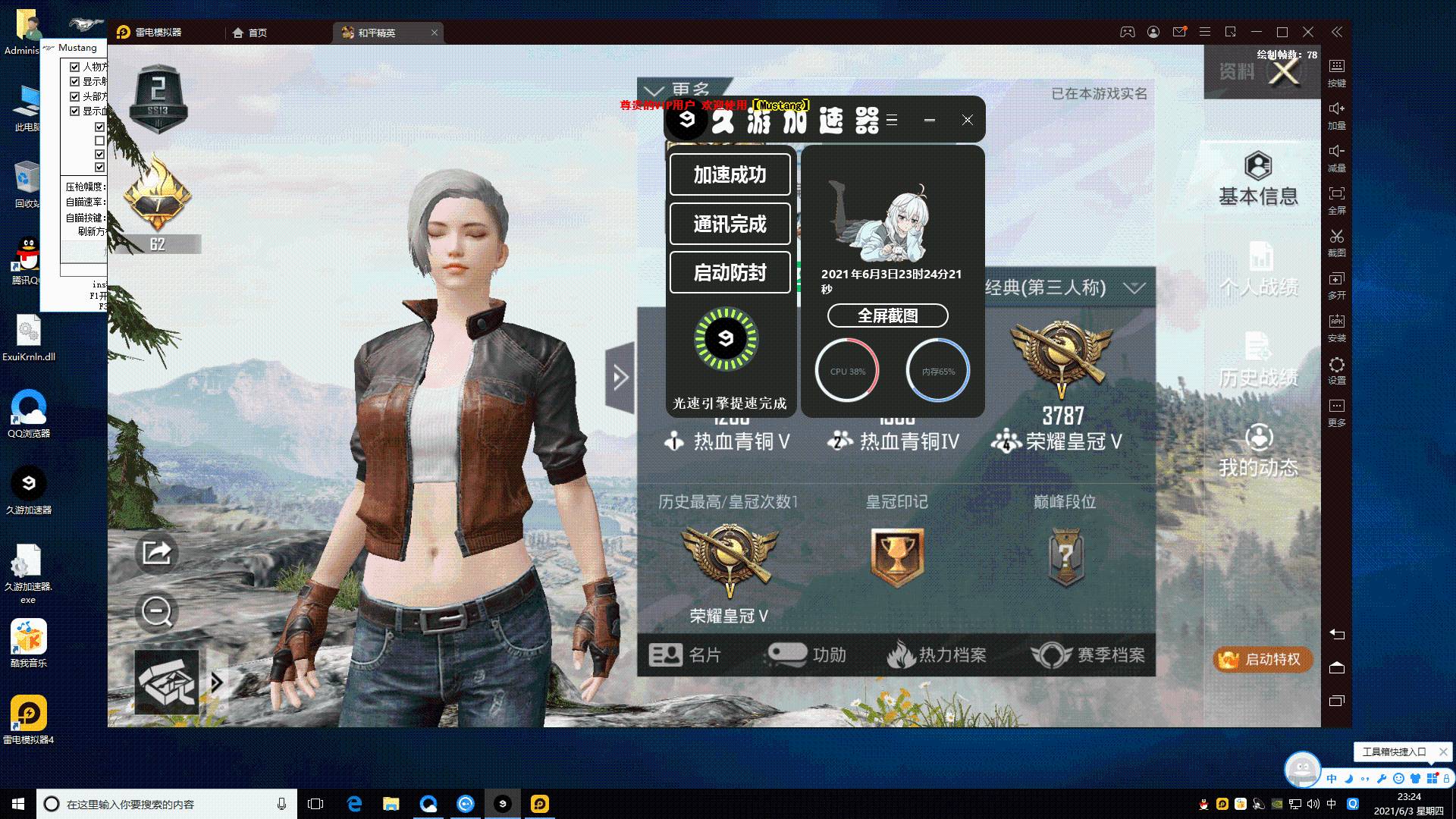Viewport: 1456px width, 819px height.
Task: Open the 名片 name card section
Action: point(685,654)
